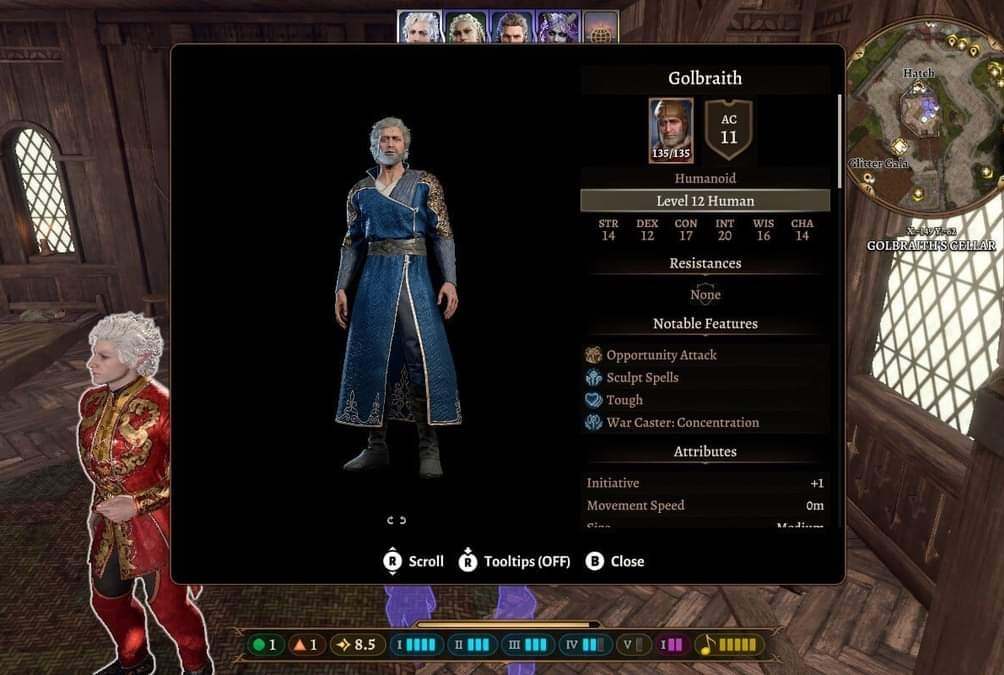Choose the grey-haired bearded party member portrait
Viewport: 1004px width, 675px height.
(510, 27)
